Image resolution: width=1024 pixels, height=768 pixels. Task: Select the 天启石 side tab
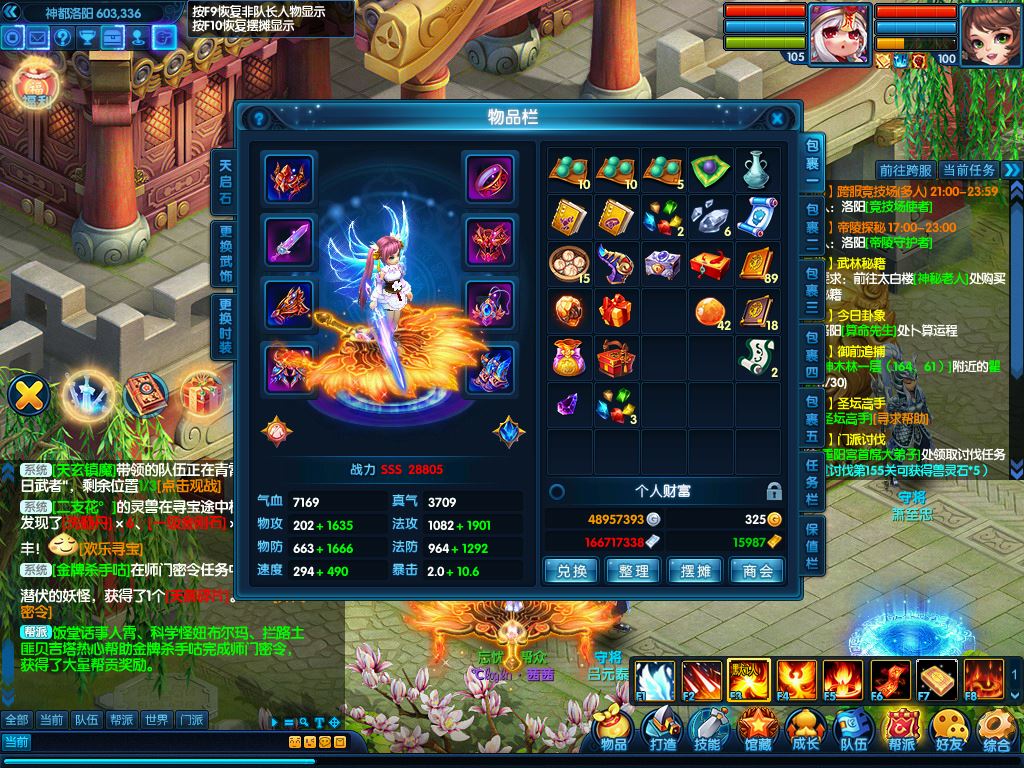pyautogui.click(x=225, y=180)
